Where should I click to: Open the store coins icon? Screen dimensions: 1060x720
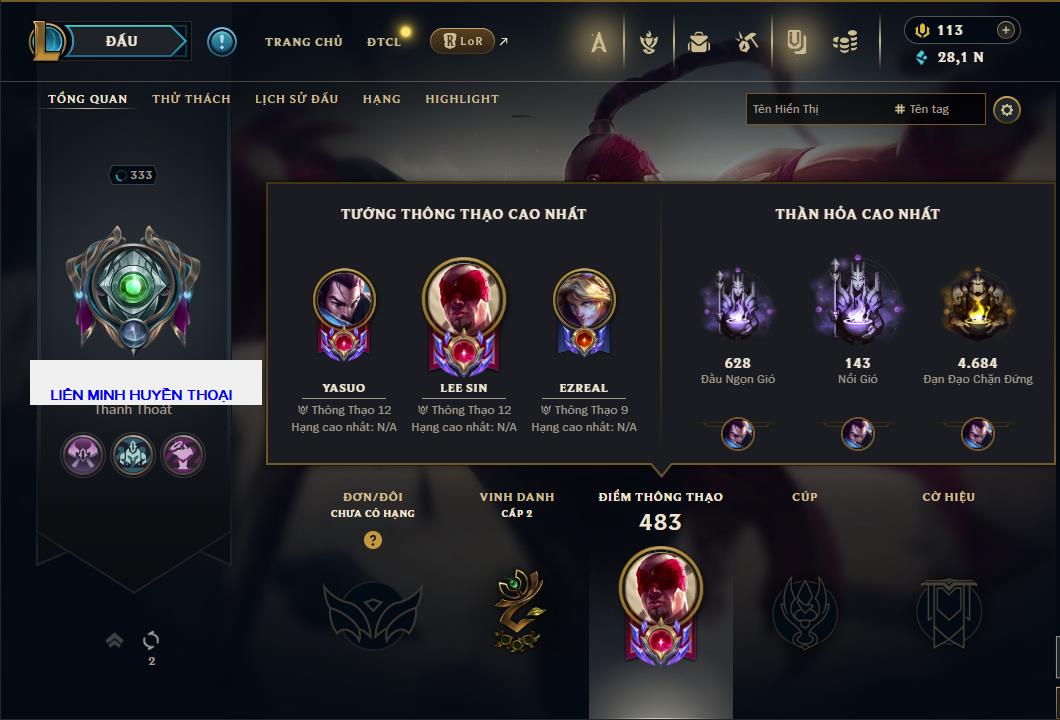click(x=846, y=42)
